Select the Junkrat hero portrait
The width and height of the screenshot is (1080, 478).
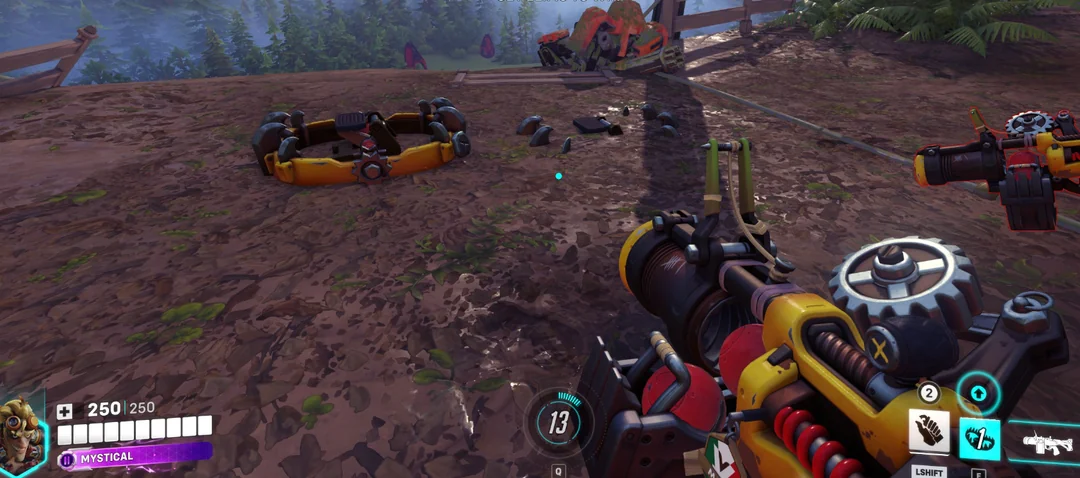pyautogui.click(x=21, y=434)
